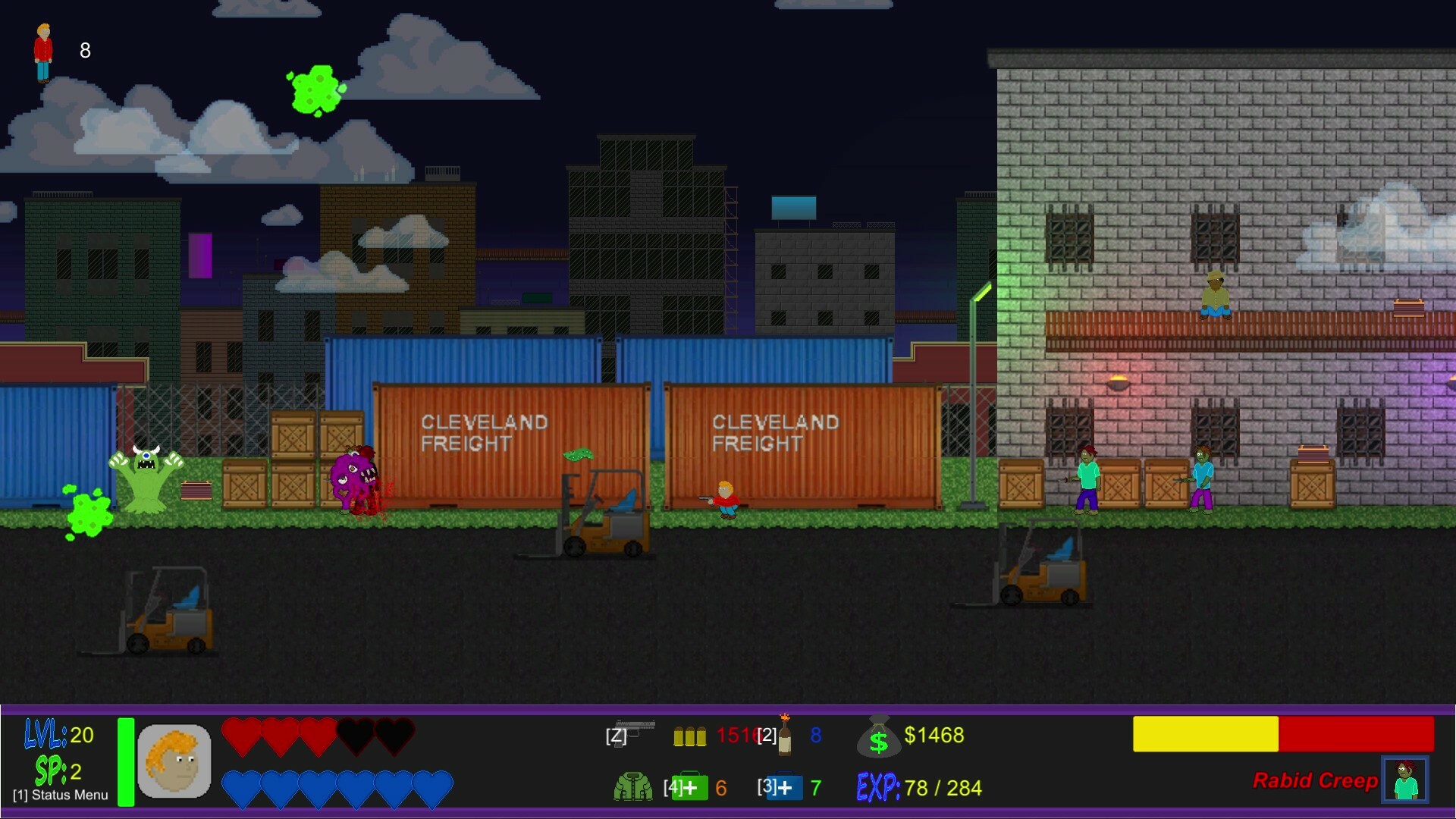Use the [4] green medkit icon
This screenshot has height=819, width=1456.
692,787
